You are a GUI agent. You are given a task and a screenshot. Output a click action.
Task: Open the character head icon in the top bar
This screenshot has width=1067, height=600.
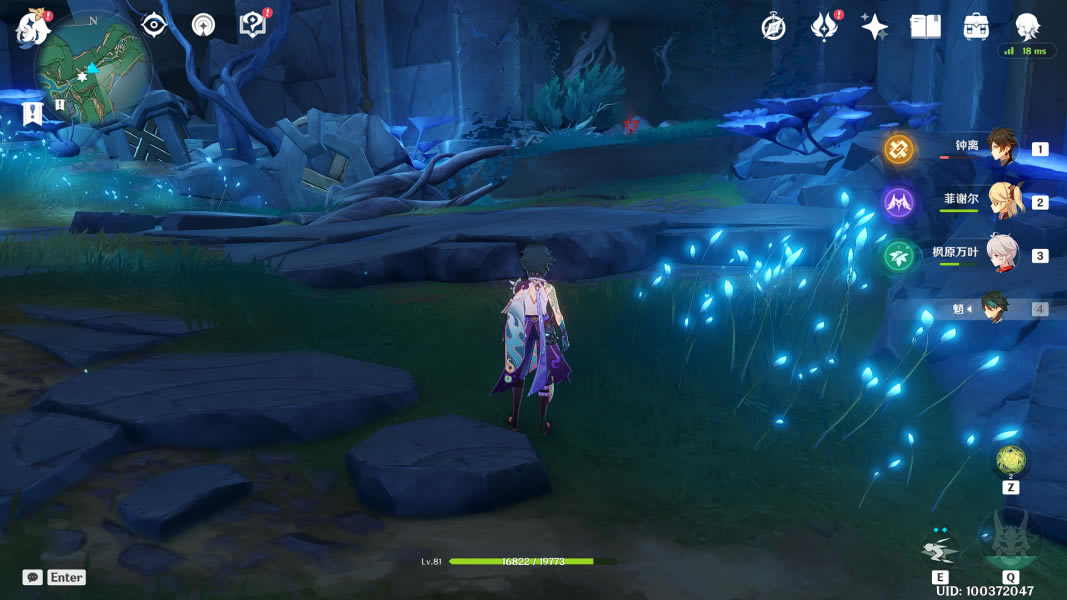[x=1027, y=27]
